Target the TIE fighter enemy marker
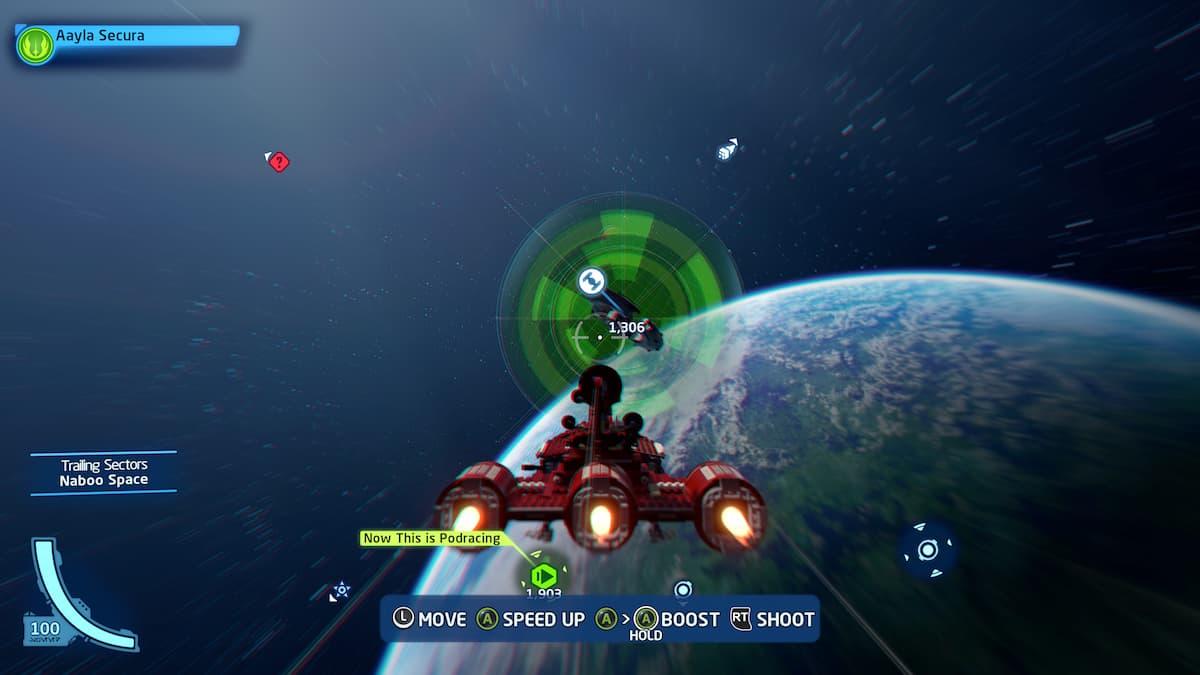The width and height of the screenshot is (1200, 675). point(591,281)
